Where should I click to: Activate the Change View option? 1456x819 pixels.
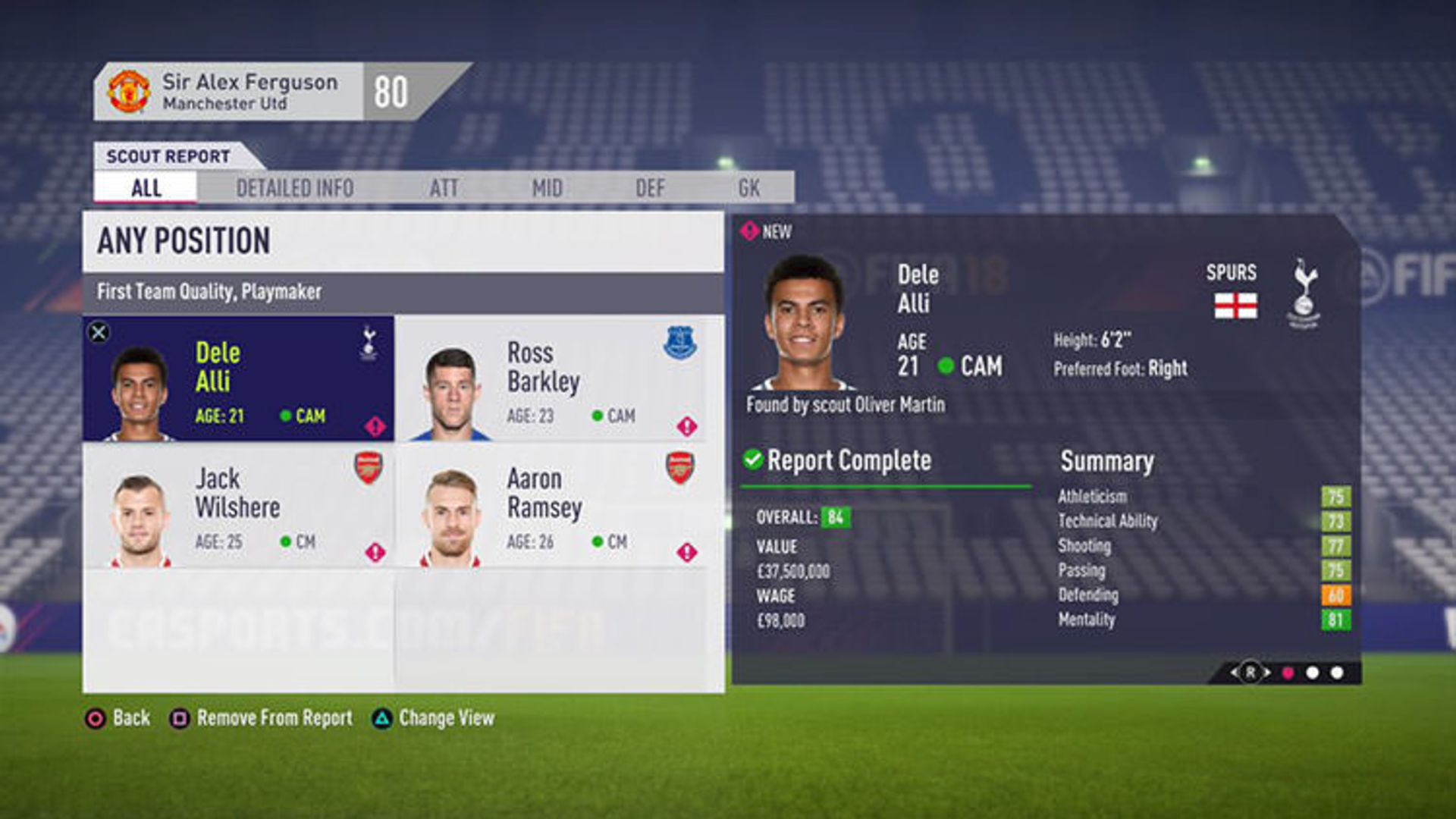pyautogui.click(x=434, y=718)
